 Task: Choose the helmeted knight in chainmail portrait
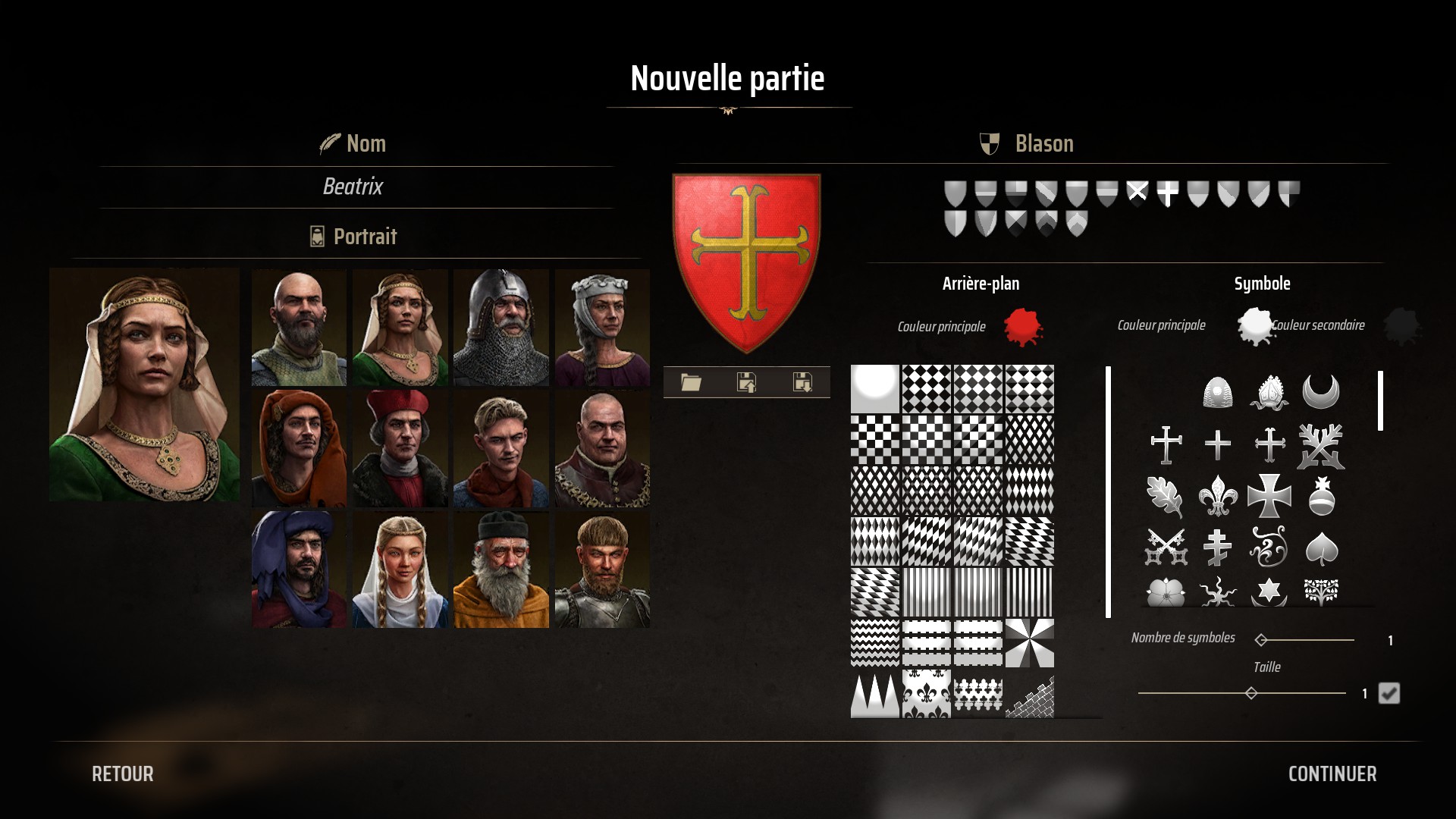point(500,328)
